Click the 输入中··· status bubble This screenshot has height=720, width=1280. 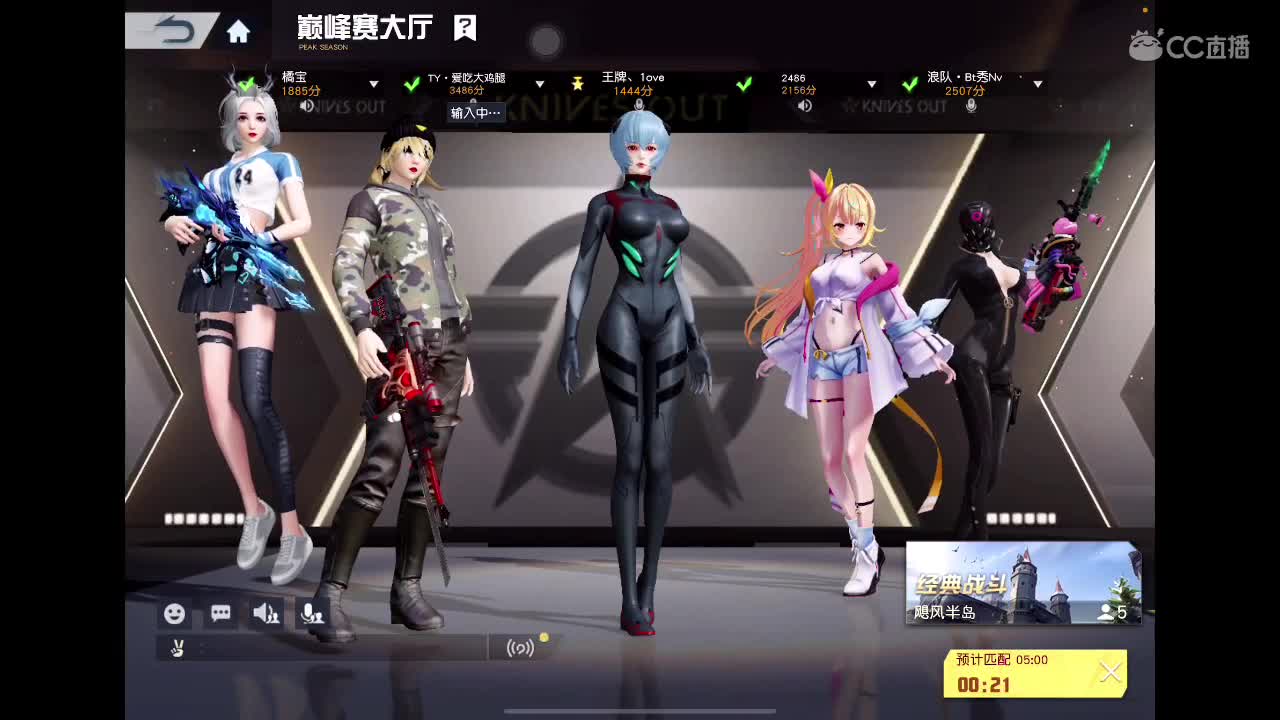pos(476,113)
